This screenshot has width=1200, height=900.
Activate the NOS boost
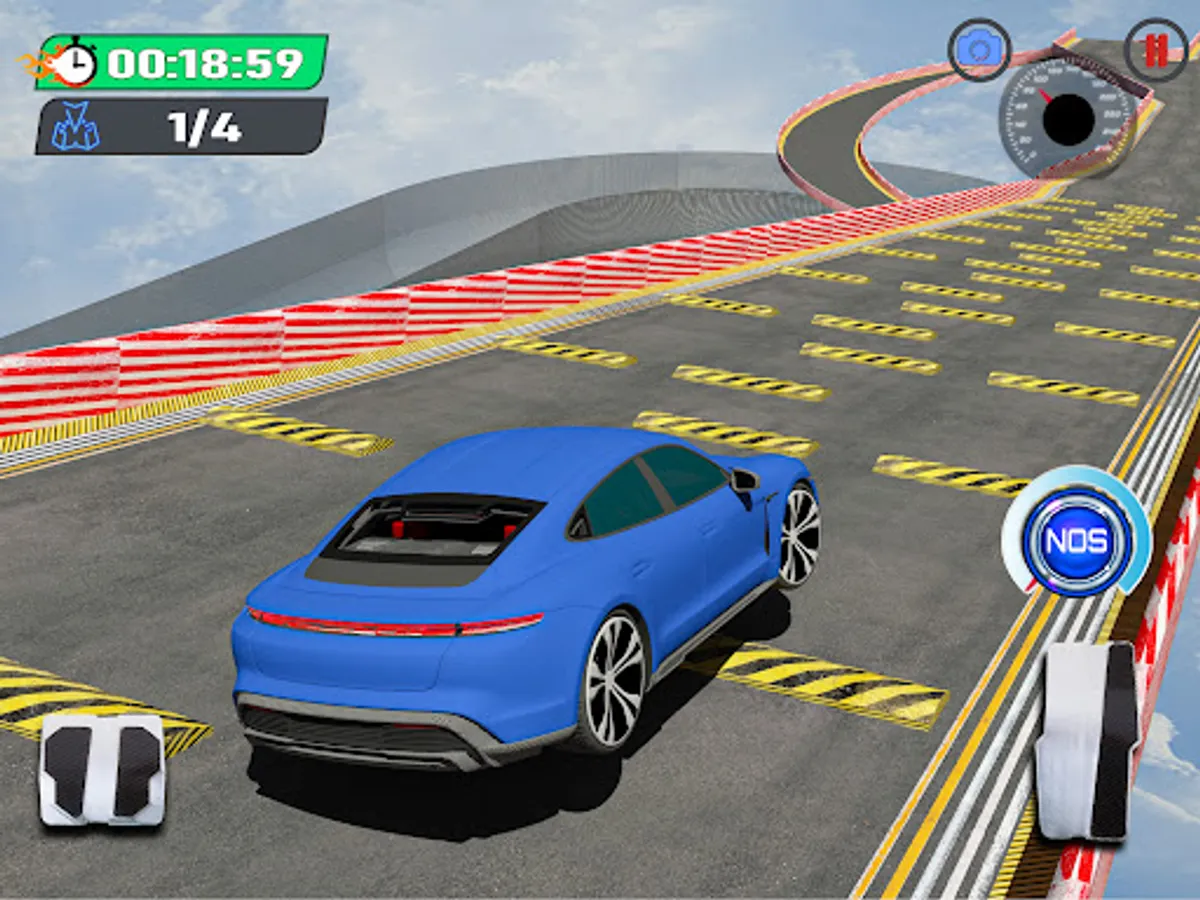(1078, 541)
